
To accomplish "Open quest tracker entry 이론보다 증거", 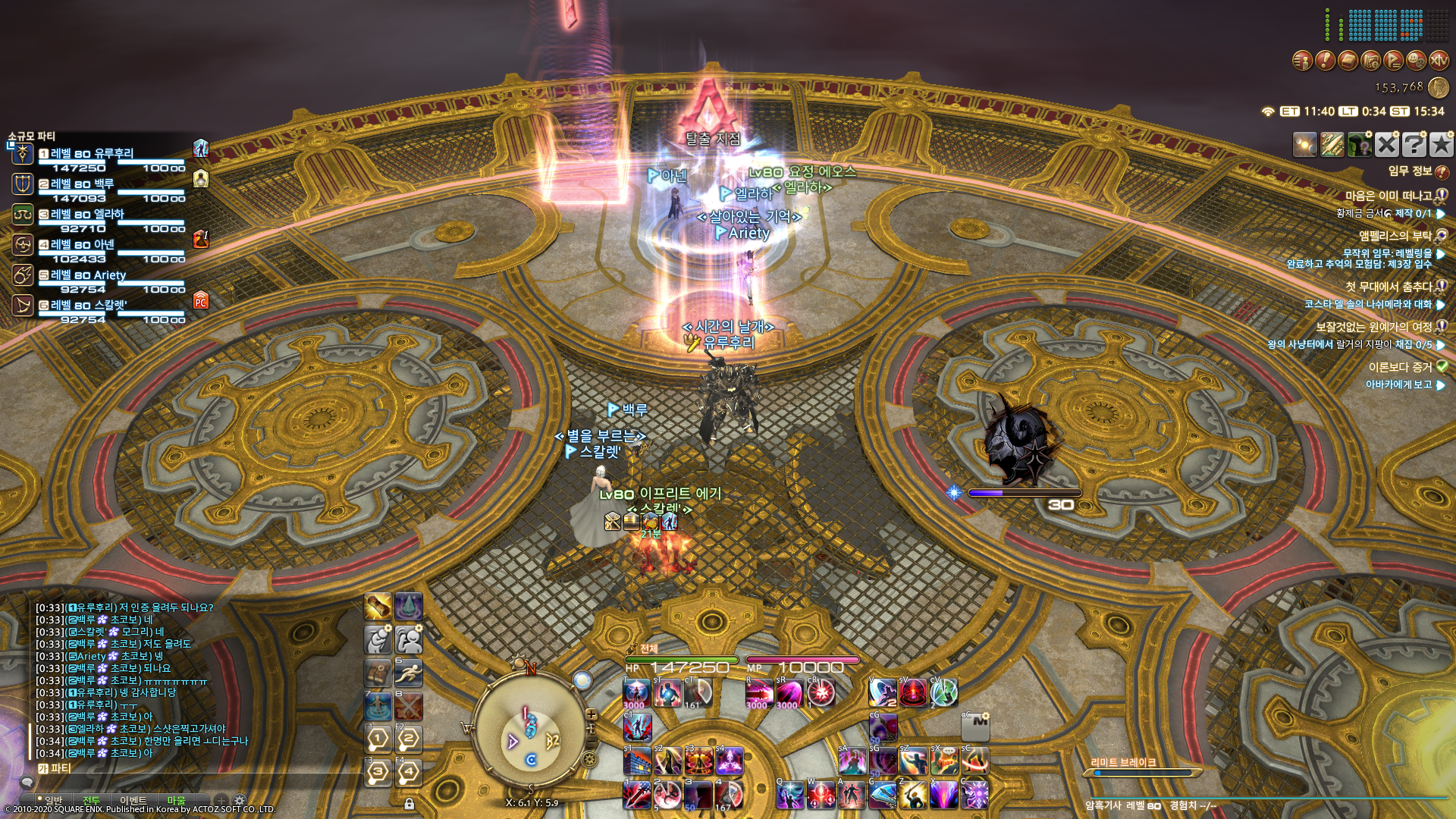I will (x=1399, y=367).
